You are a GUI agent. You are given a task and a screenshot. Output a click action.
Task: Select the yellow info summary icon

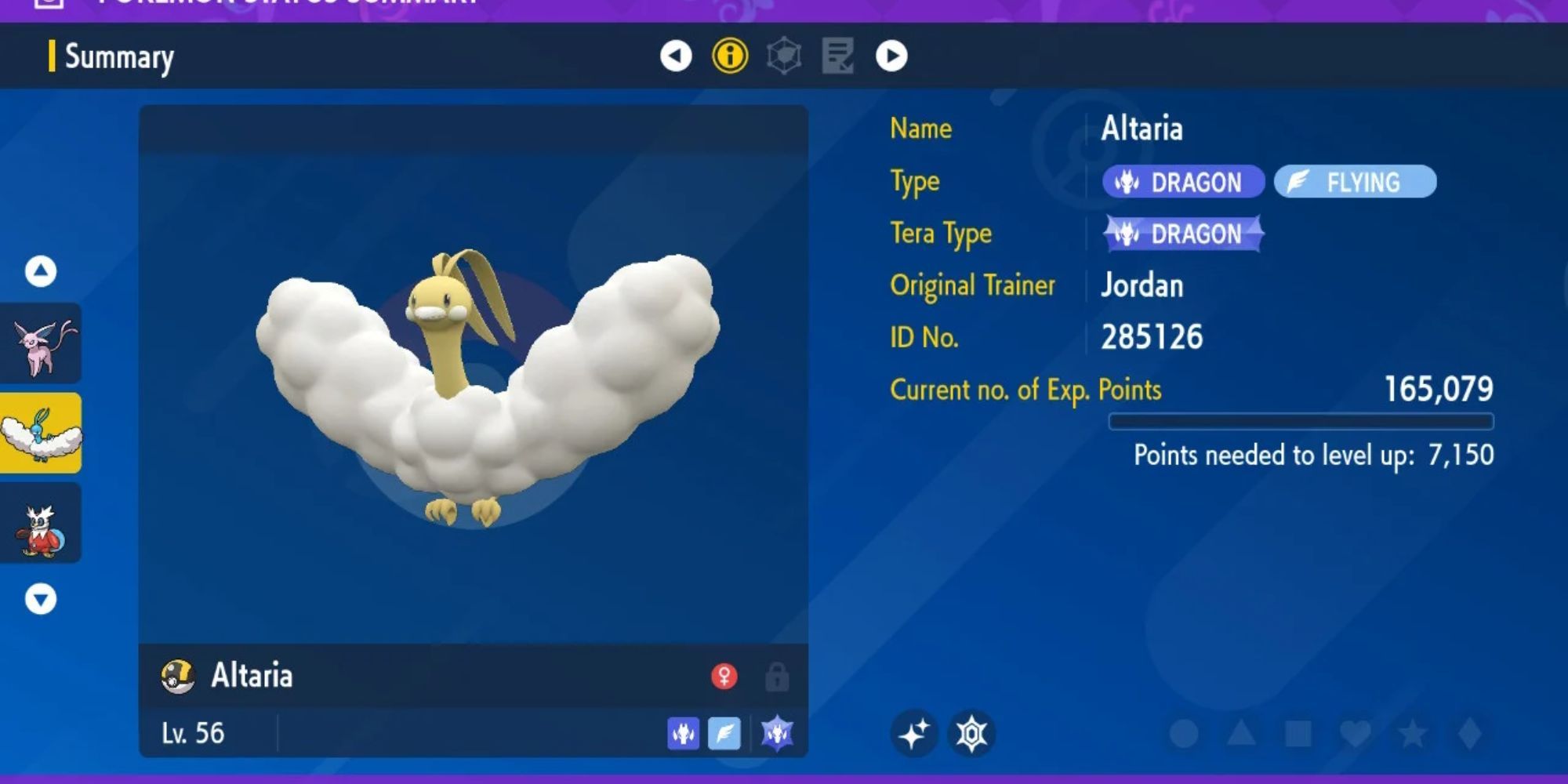pos(729,56)
